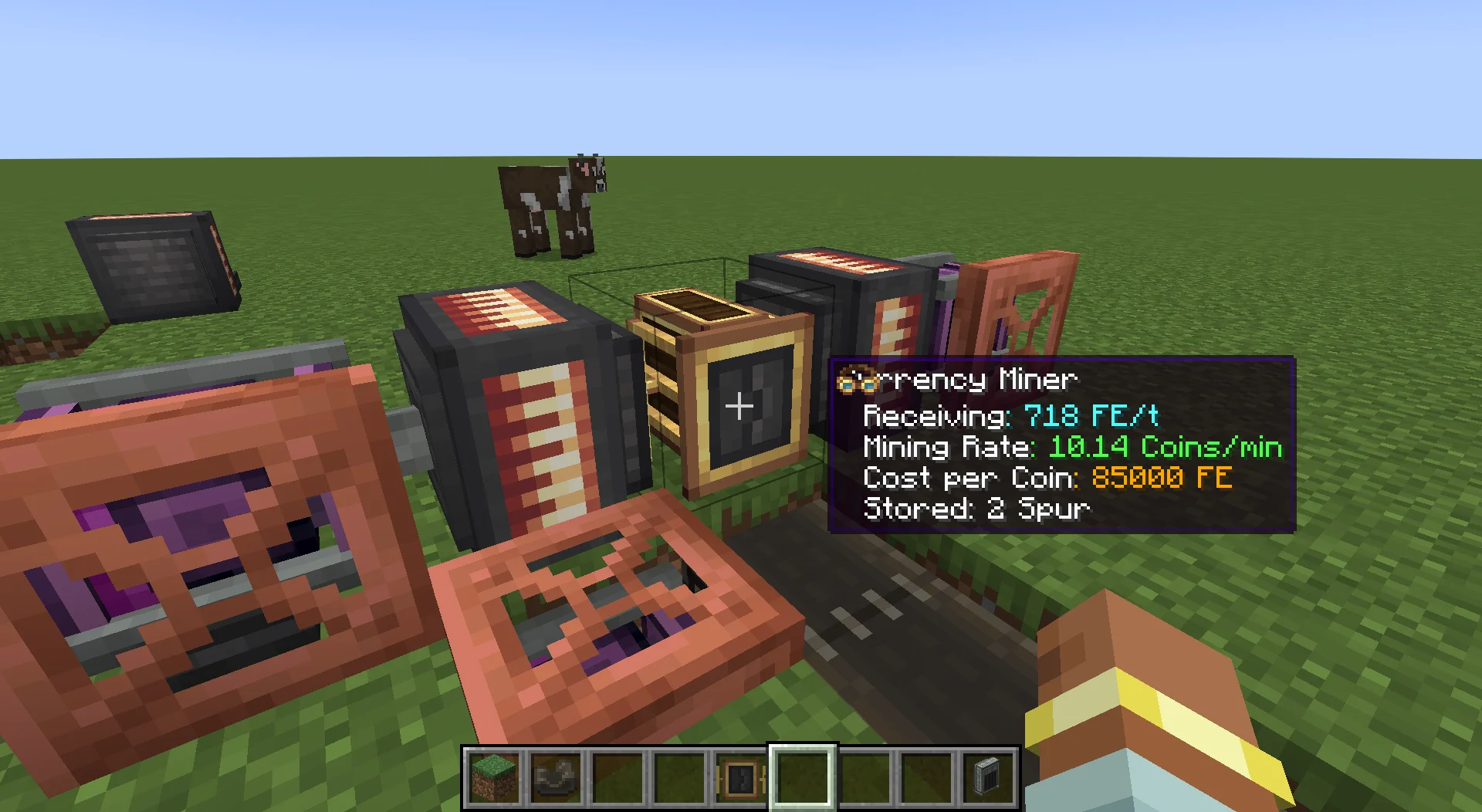Choose the Currency Miner block in hotbar
Viewport: 1482px width, 812px height.
740,777
